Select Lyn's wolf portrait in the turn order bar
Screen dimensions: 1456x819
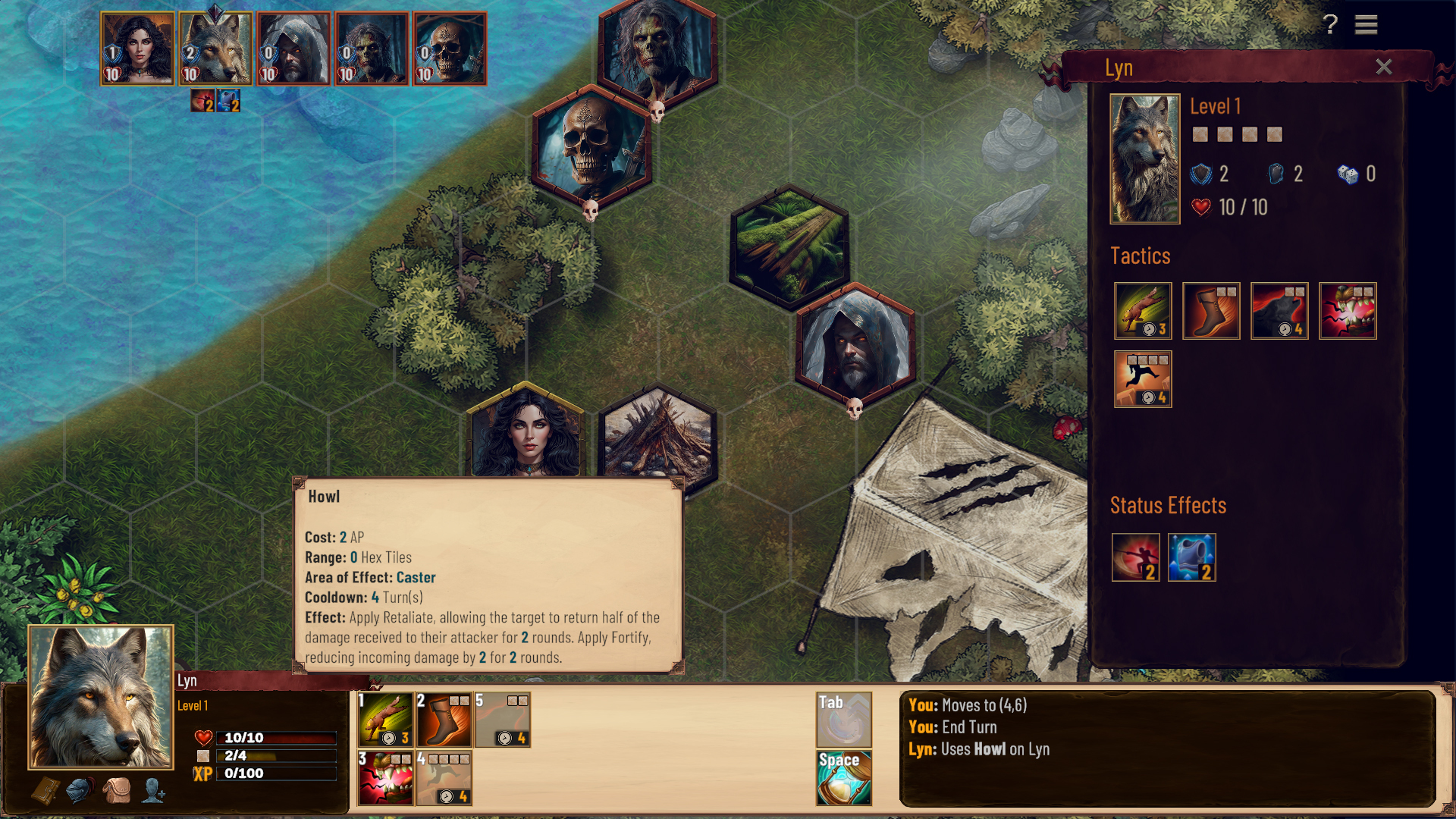[215, 49]
